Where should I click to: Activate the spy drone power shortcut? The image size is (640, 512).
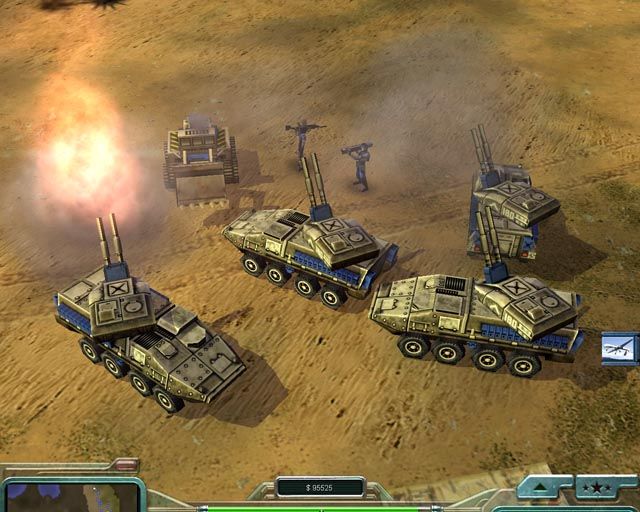[620, 348]
